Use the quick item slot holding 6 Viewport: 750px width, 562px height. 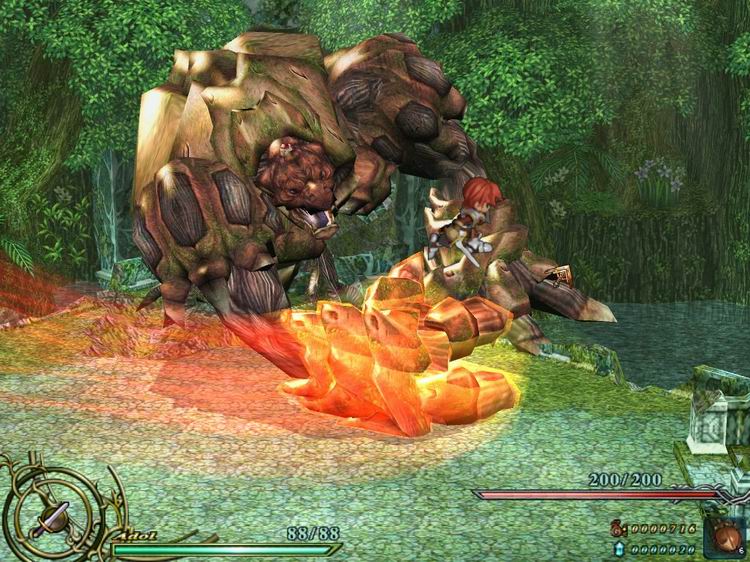[x=724, y=535]
